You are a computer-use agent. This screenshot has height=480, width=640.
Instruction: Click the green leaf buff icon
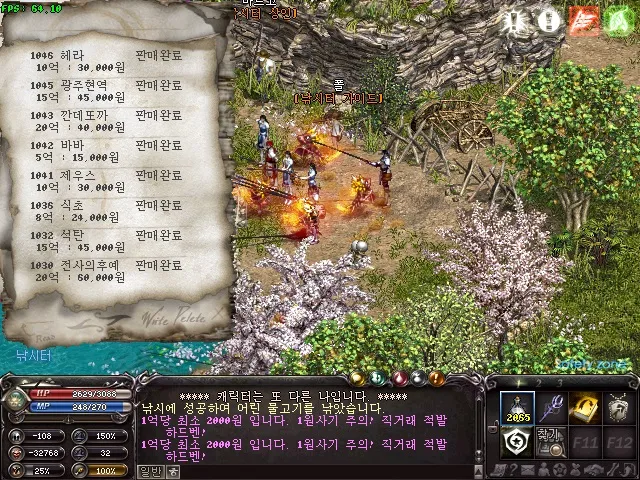[617, 21]
